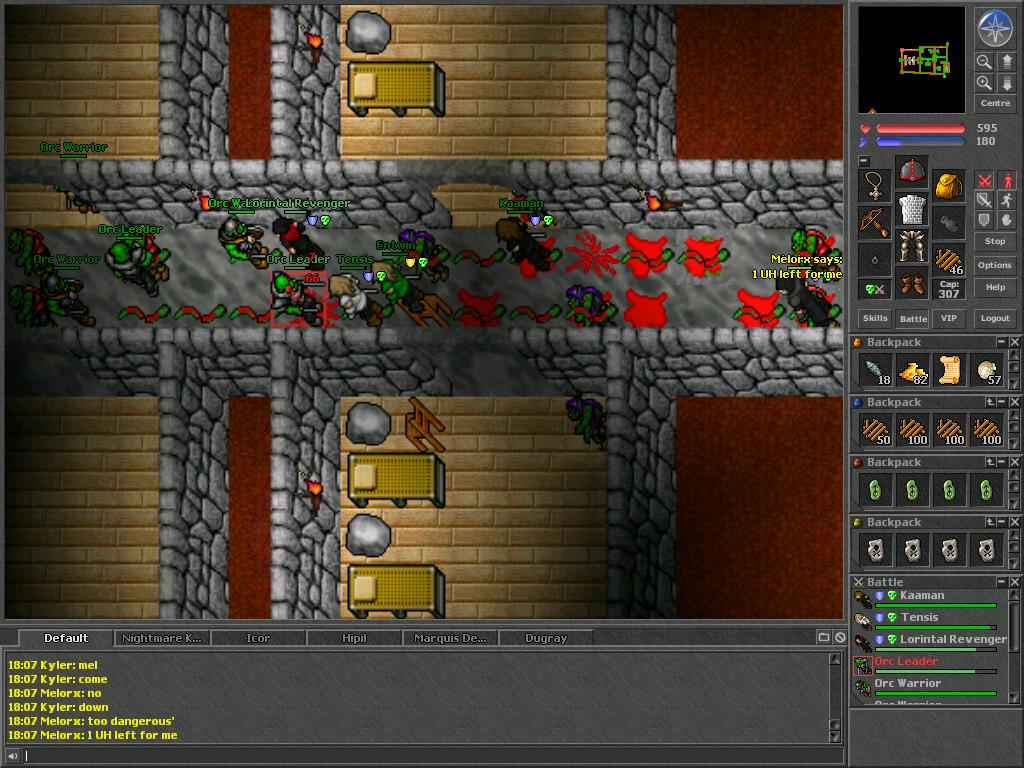Image resolution: width=1024 pixels, height=768 pixels.
Task: Click the compass rose
Action: pos(995,28)
